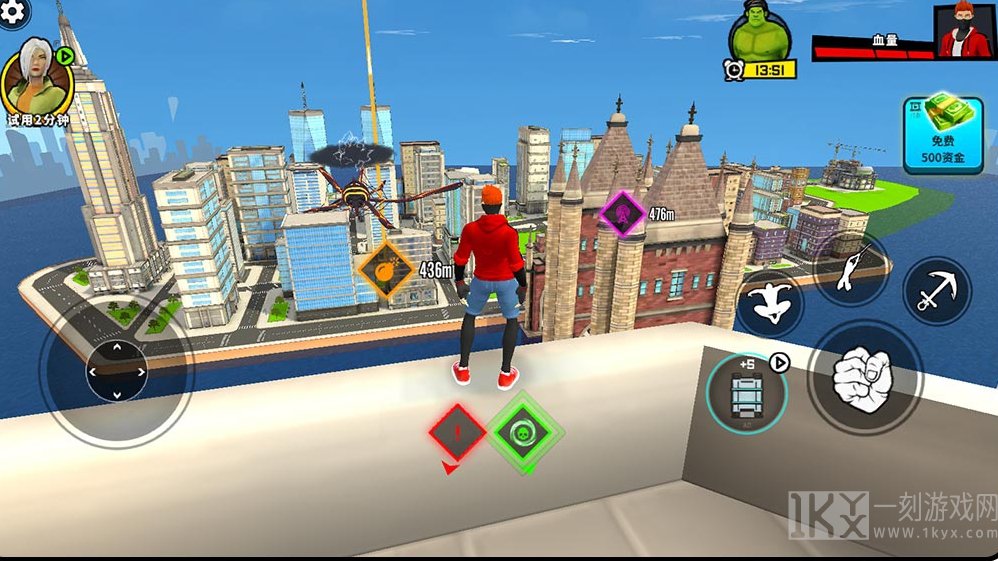This screenshot has width=998, height=561.
Task: Activate the rope swing ability button
Action: (849, 271)
